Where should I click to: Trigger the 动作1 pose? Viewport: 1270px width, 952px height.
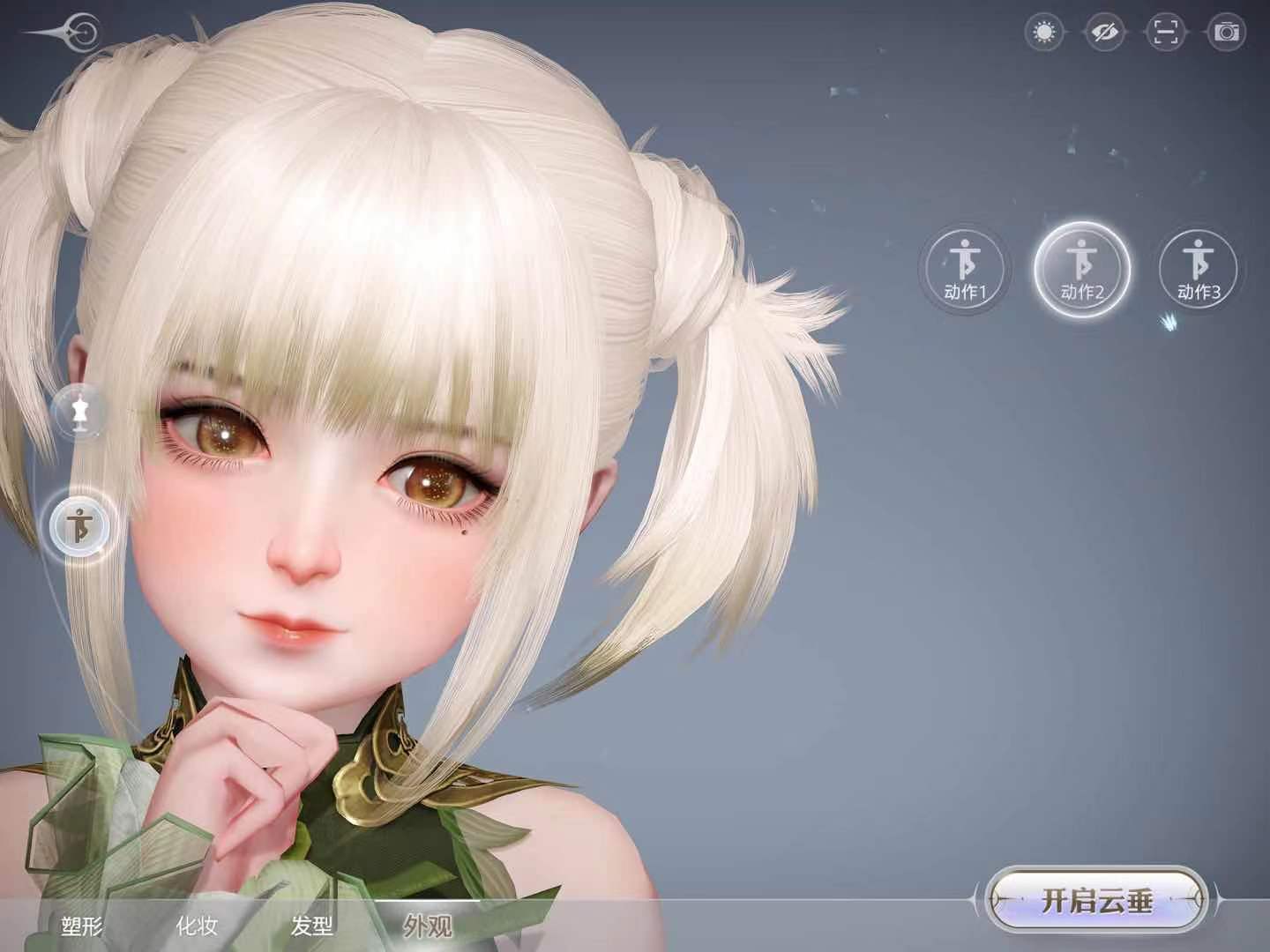coord(968,267)
